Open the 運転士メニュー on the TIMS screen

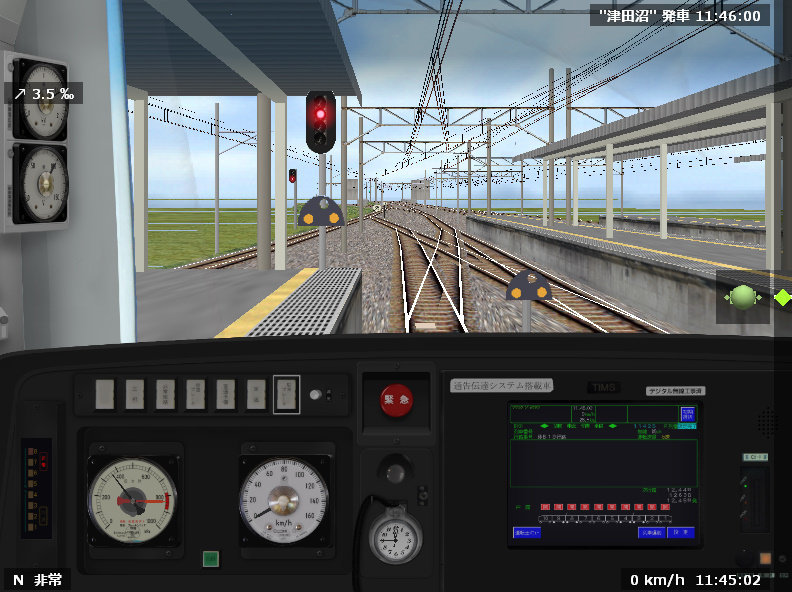coord(526,533)
